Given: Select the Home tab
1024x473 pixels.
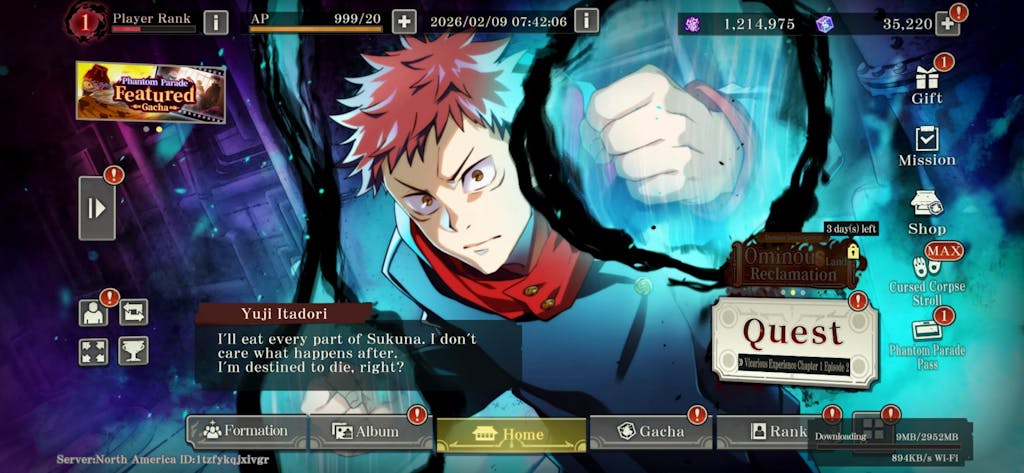Looking at the screenshot, I should 511,434.
